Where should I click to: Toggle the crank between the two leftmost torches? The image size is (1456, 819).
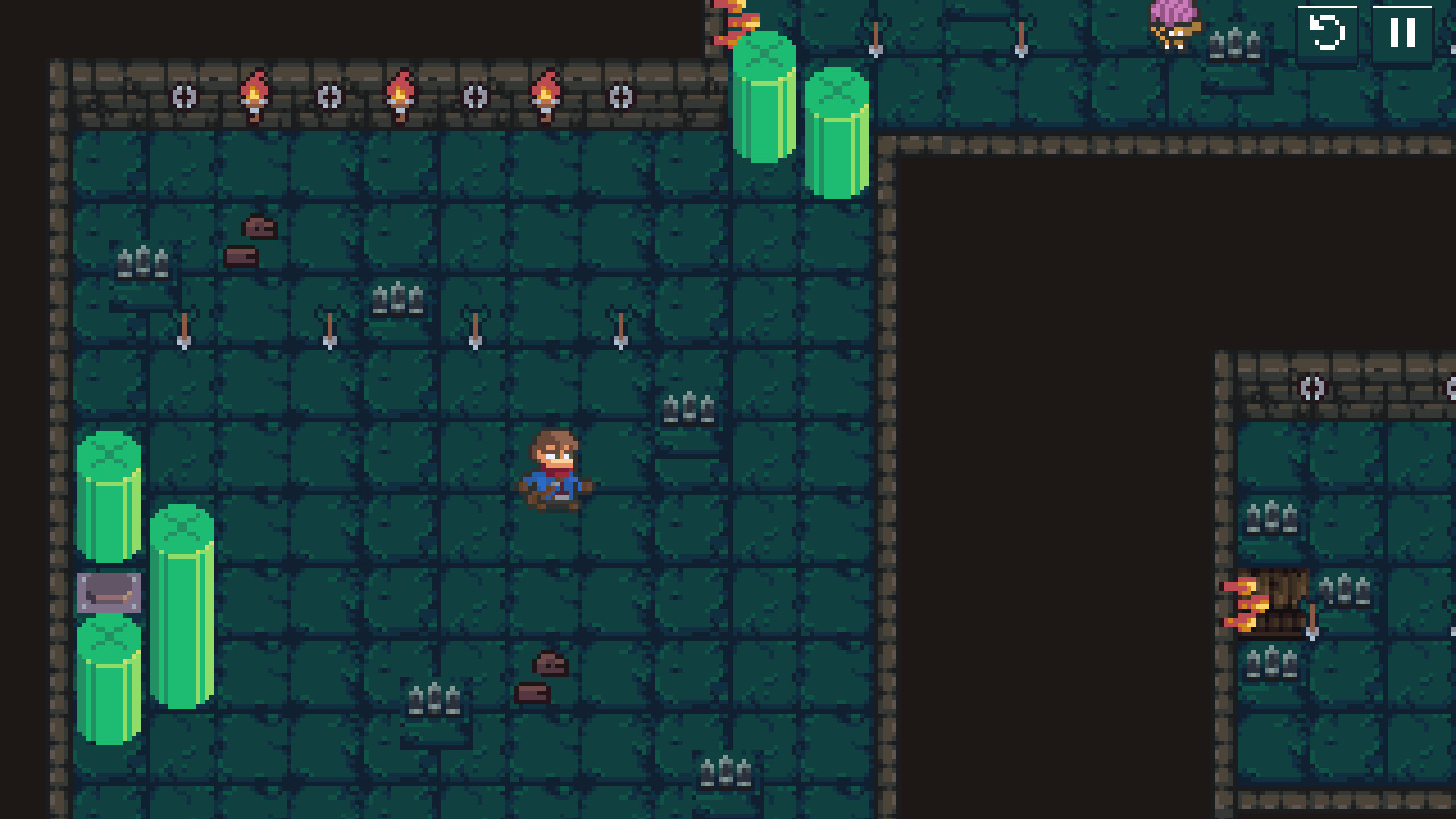[330, 97]
